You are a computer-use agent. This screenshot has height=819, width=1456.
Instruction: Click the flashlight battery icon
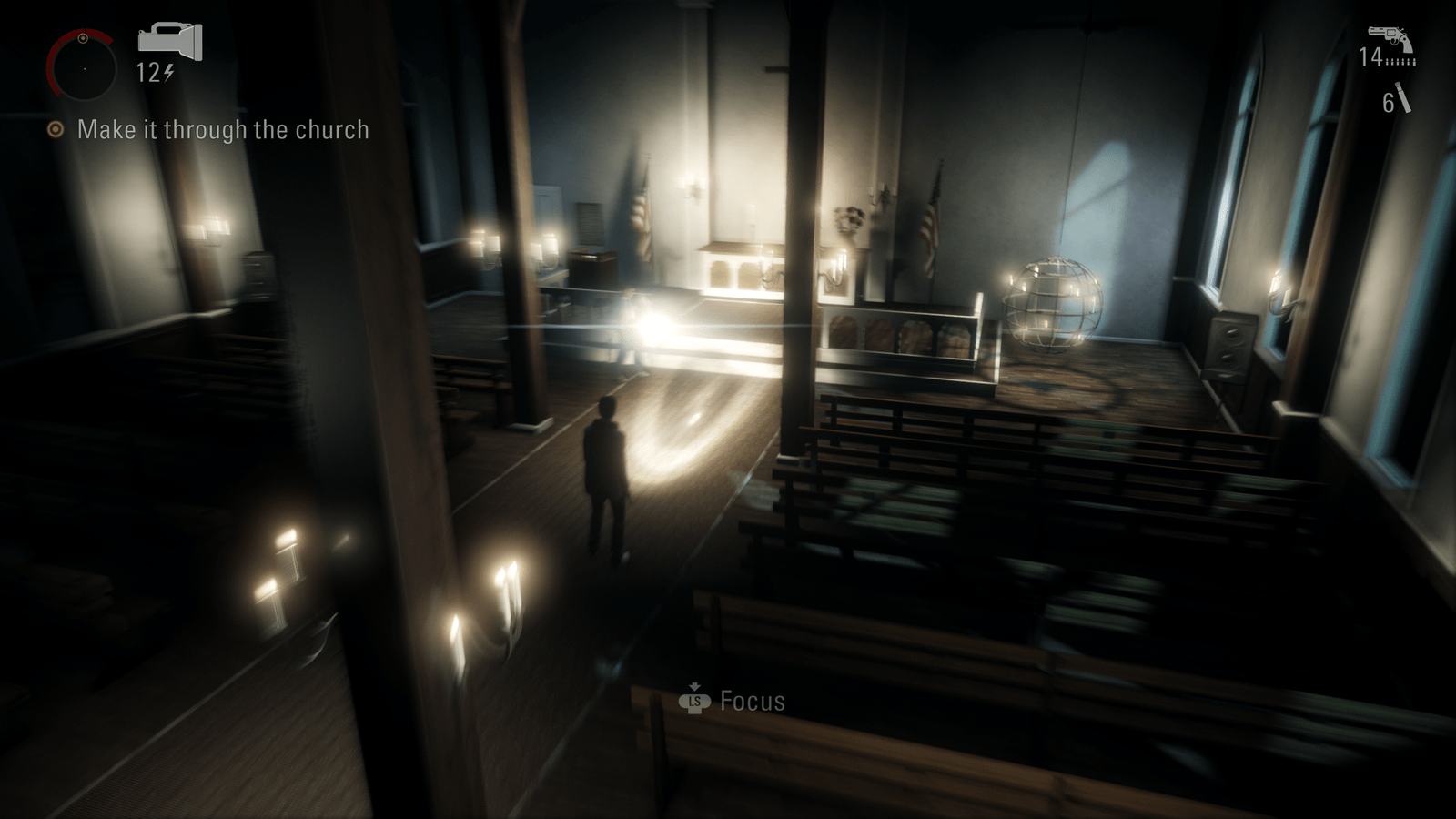(x=169, y=42)
